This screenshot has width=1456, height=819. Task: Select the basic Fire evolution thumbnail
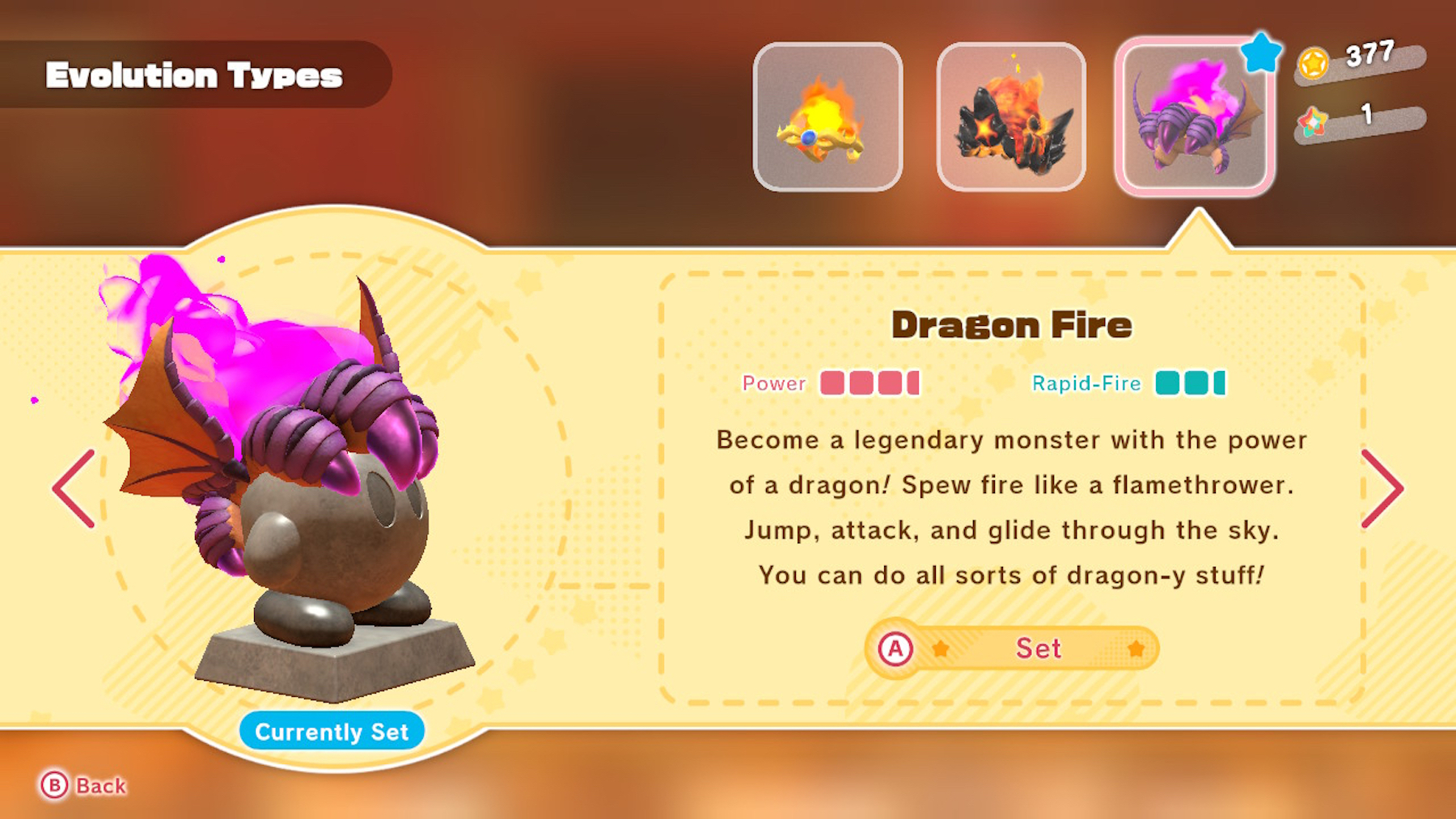click(827, 117)
